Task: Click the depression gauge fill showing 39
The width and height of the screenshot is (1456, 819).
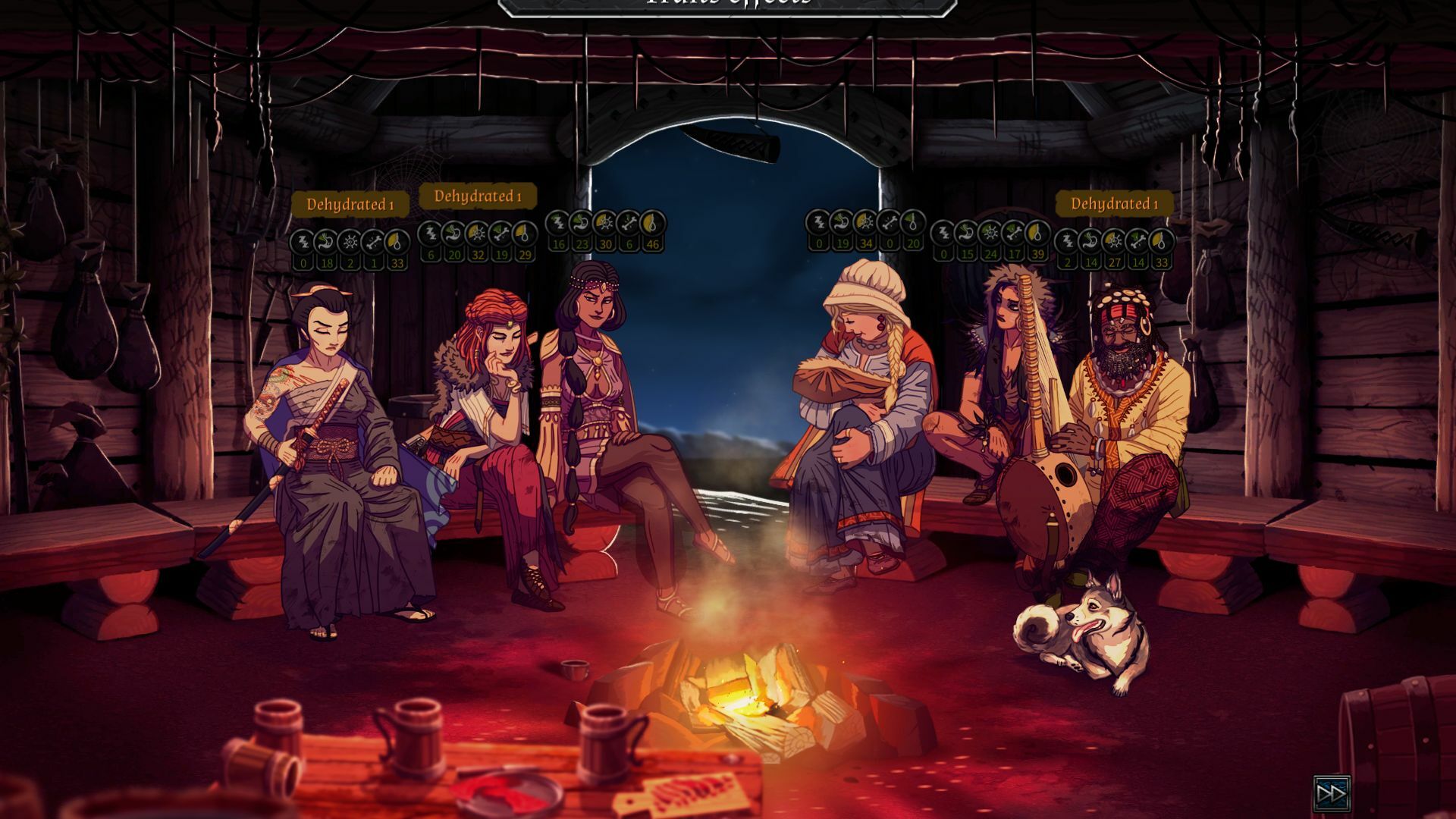Action: pyautogui.click(x=1038, y=233)
